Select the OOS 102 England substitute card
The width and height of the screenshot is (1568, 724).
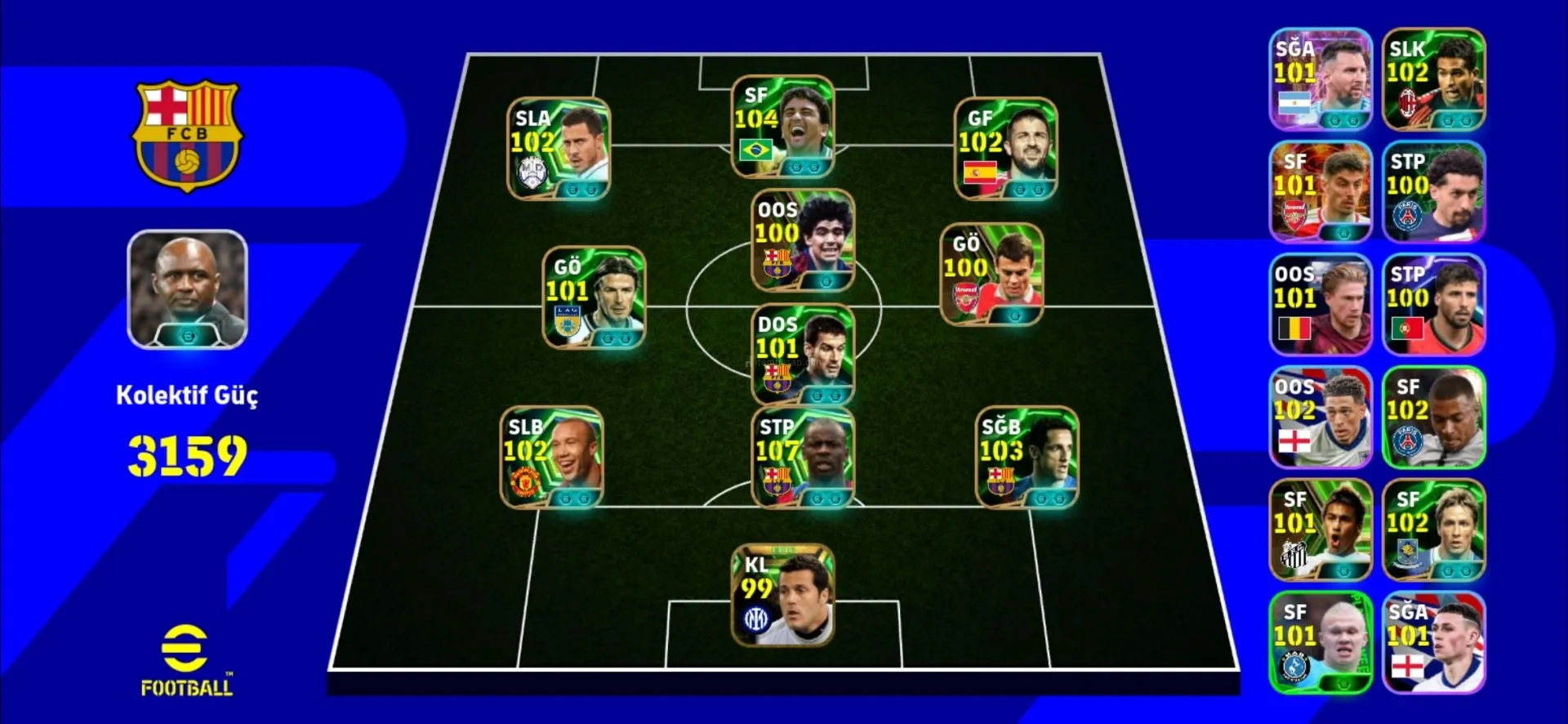[x=1321, y=418]
